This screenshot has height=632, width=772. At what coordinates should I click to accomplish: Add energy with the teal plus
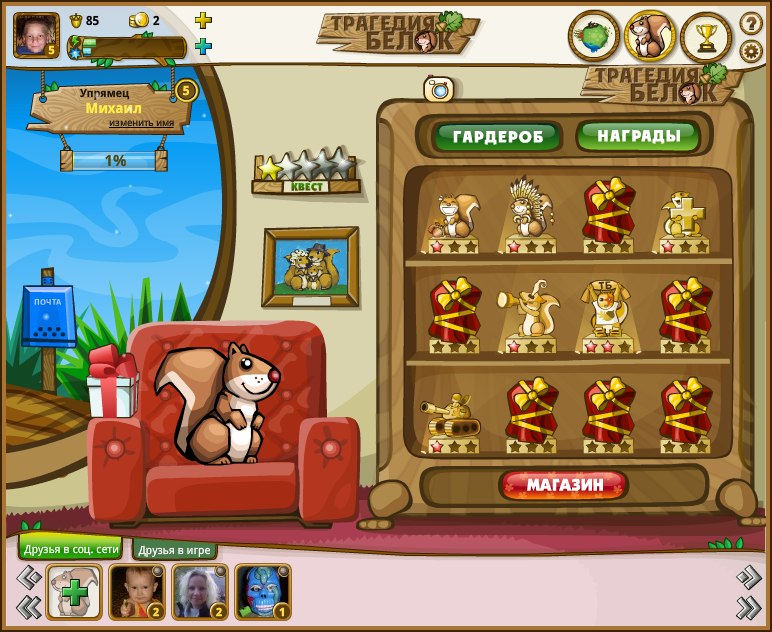[203, 46]
